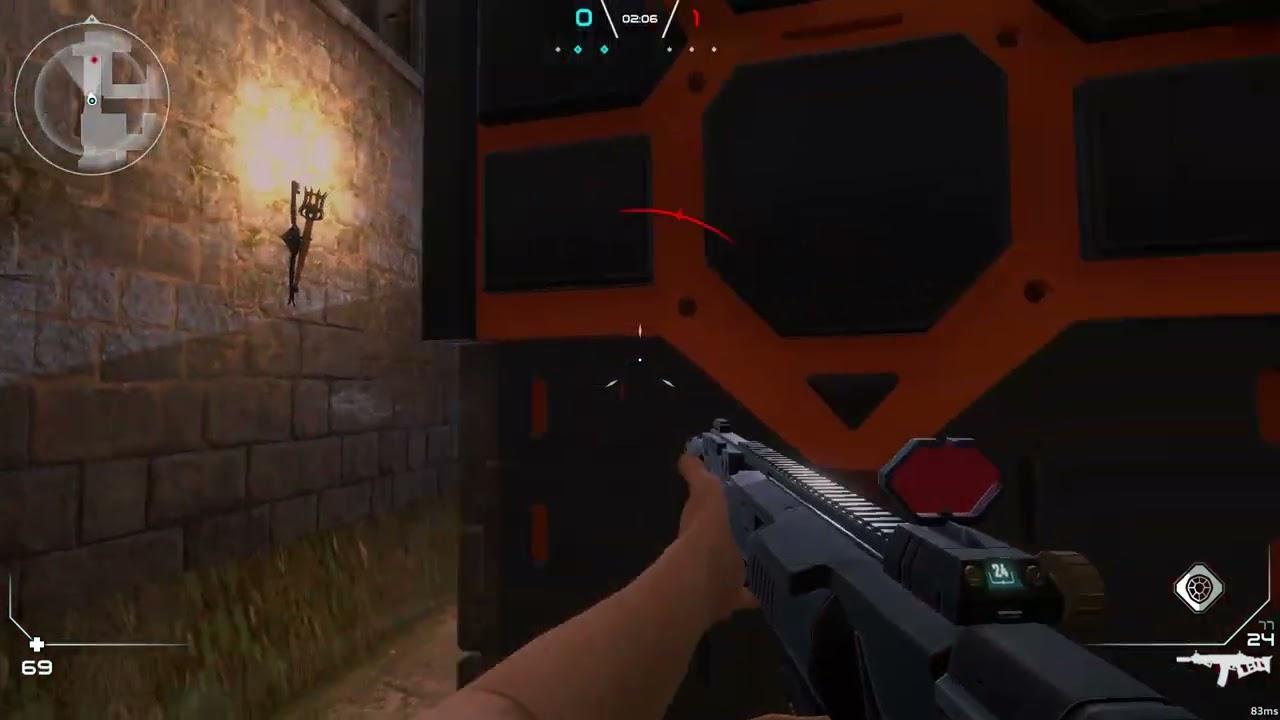Viewport: 1280px width, 720px height.
Task: Click the north marker above the minimap
Action: [x=91, y=20]
